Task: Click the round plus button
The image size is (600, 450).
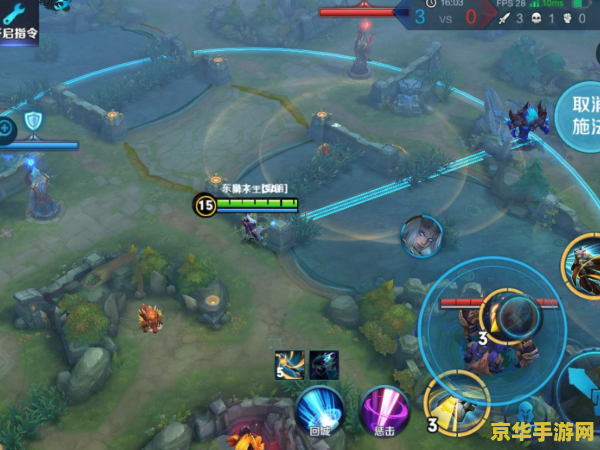Action: coord(6,127)
